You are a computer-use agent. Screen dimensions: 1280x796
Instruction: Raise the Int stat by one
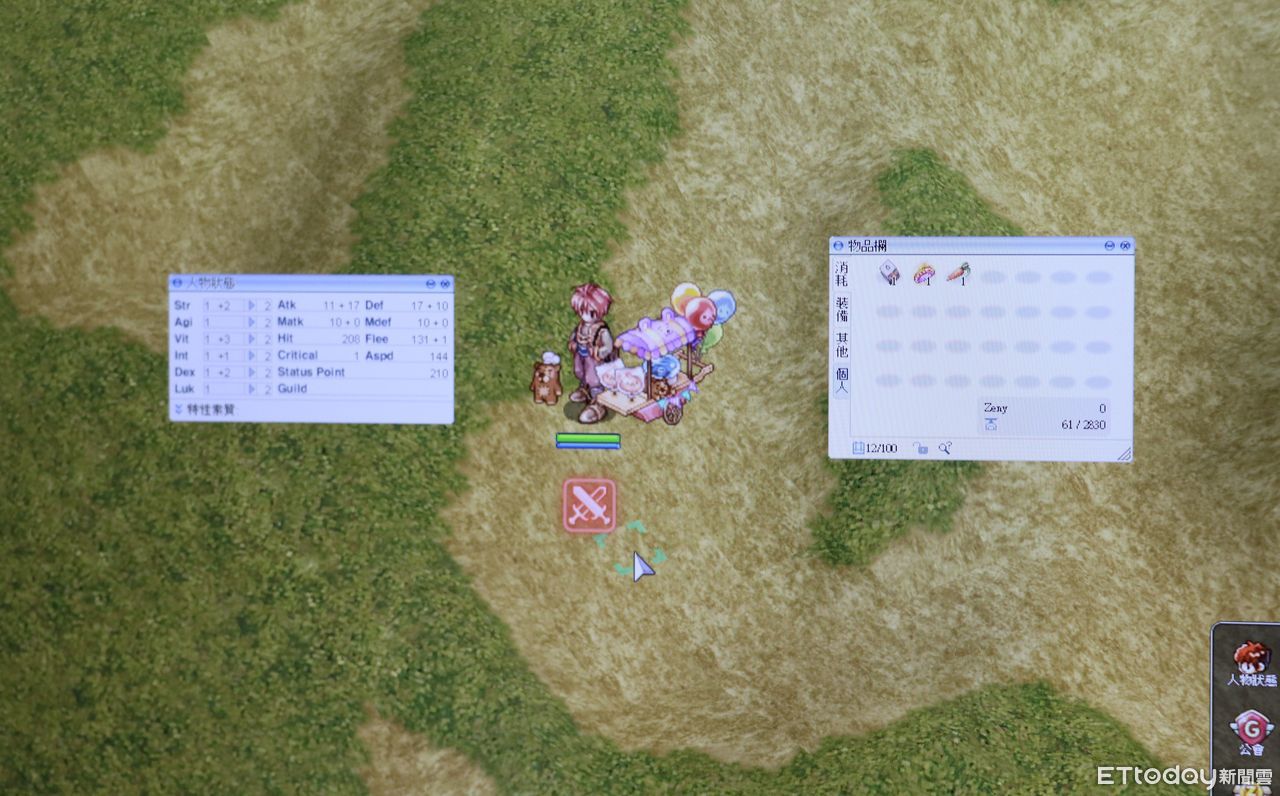[252, 356]
